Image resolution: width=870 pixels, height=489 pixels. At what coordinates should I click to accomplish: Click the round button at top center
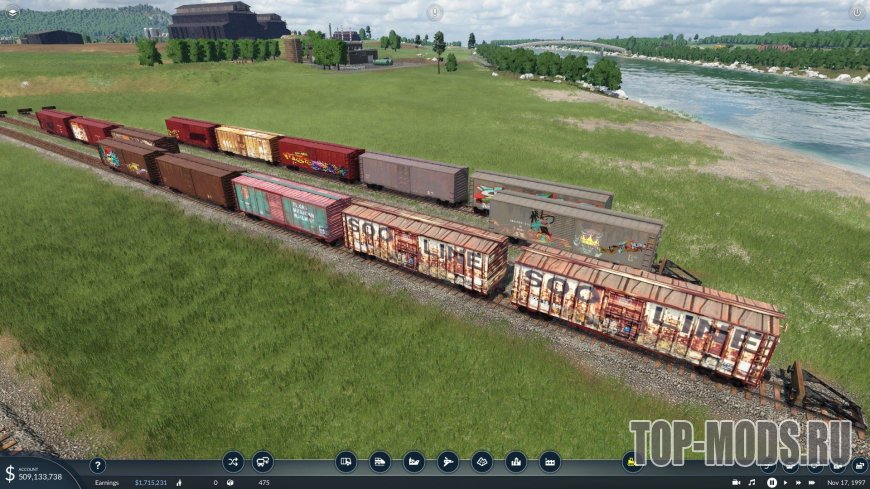(x=435, y=12)
